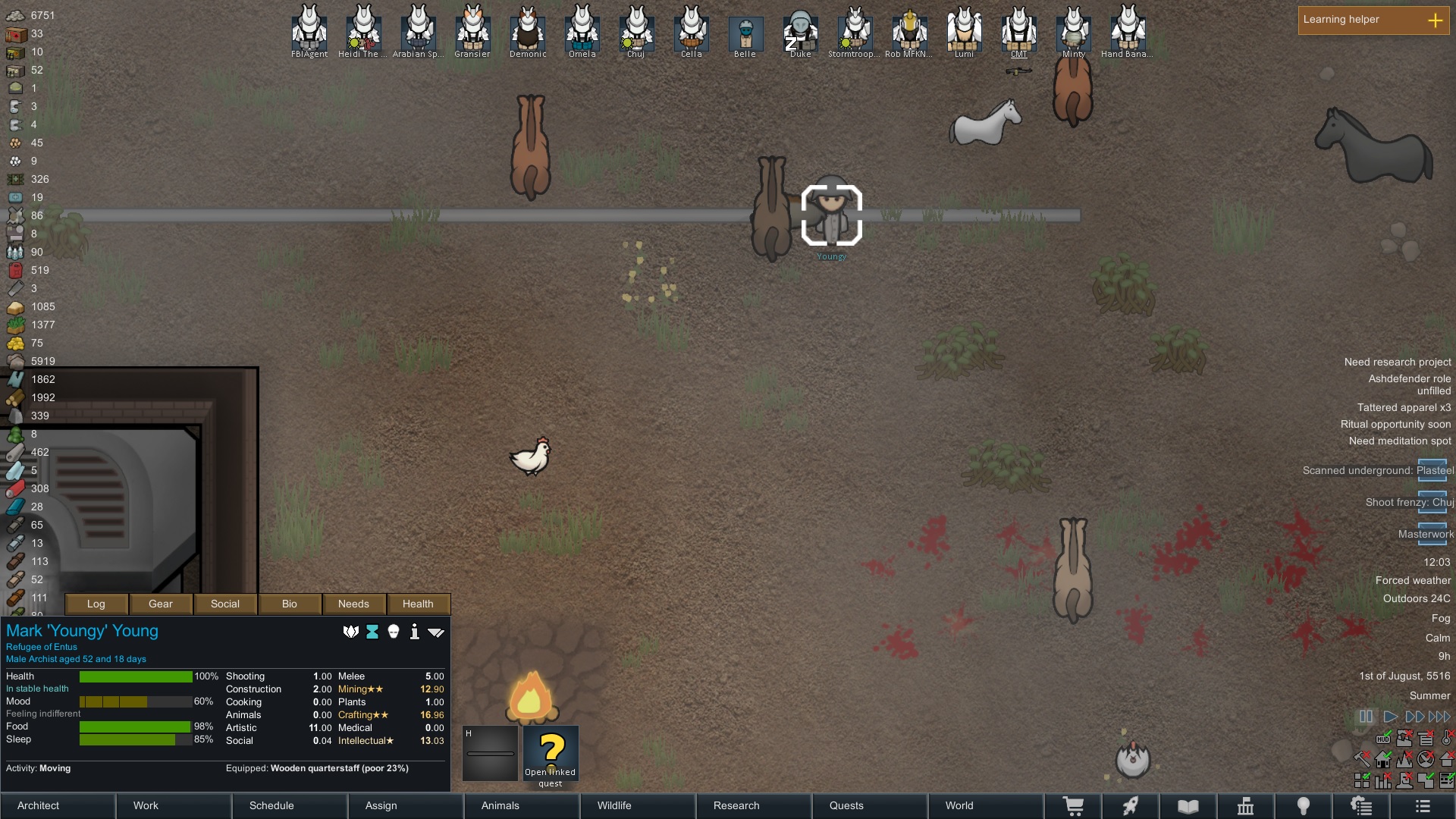
Task: Show the Animals list
Action: pos(522,805)
